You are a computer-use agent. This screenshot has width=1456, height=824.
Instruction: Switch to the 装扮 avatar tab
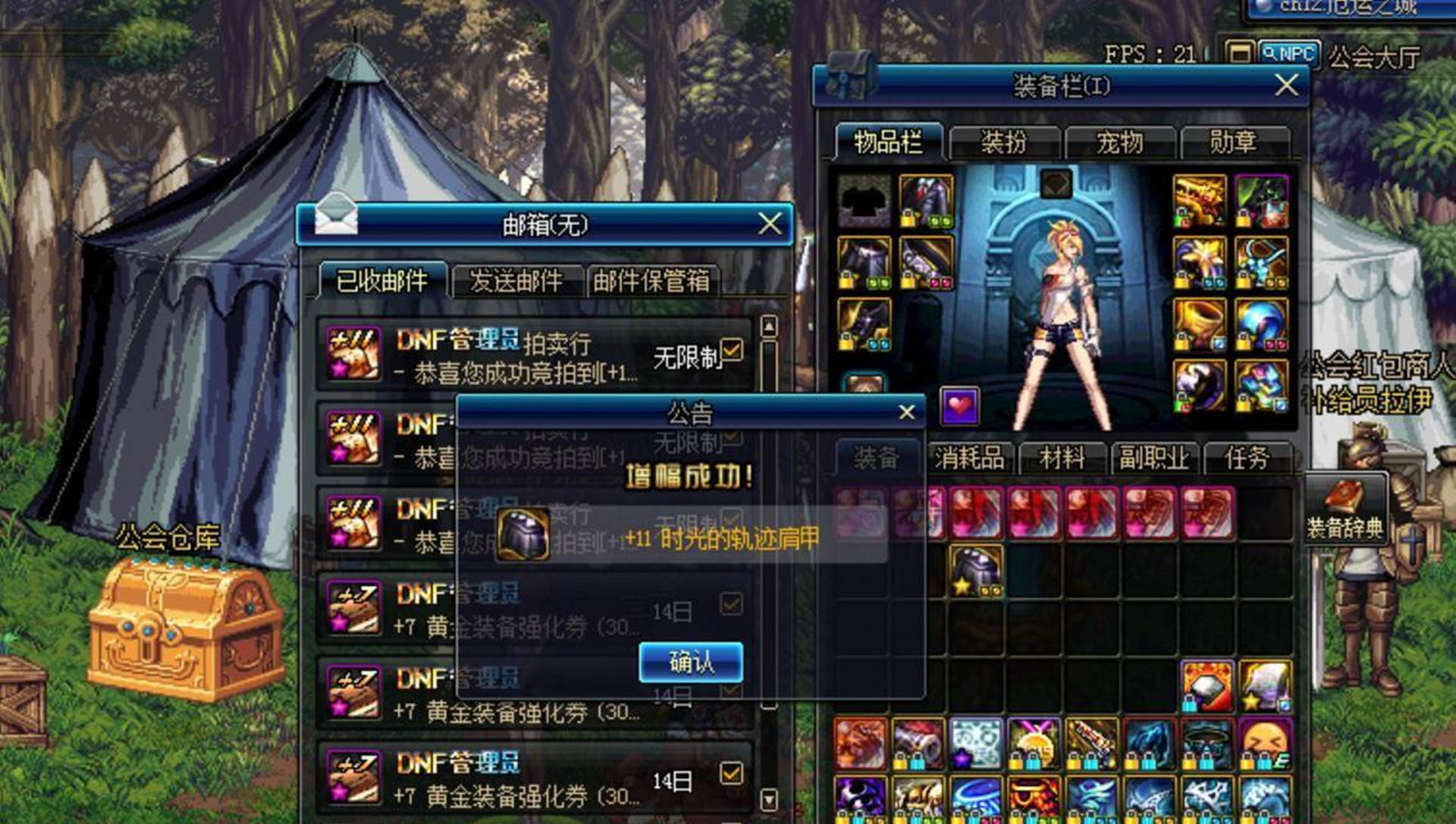point(1003,142)
